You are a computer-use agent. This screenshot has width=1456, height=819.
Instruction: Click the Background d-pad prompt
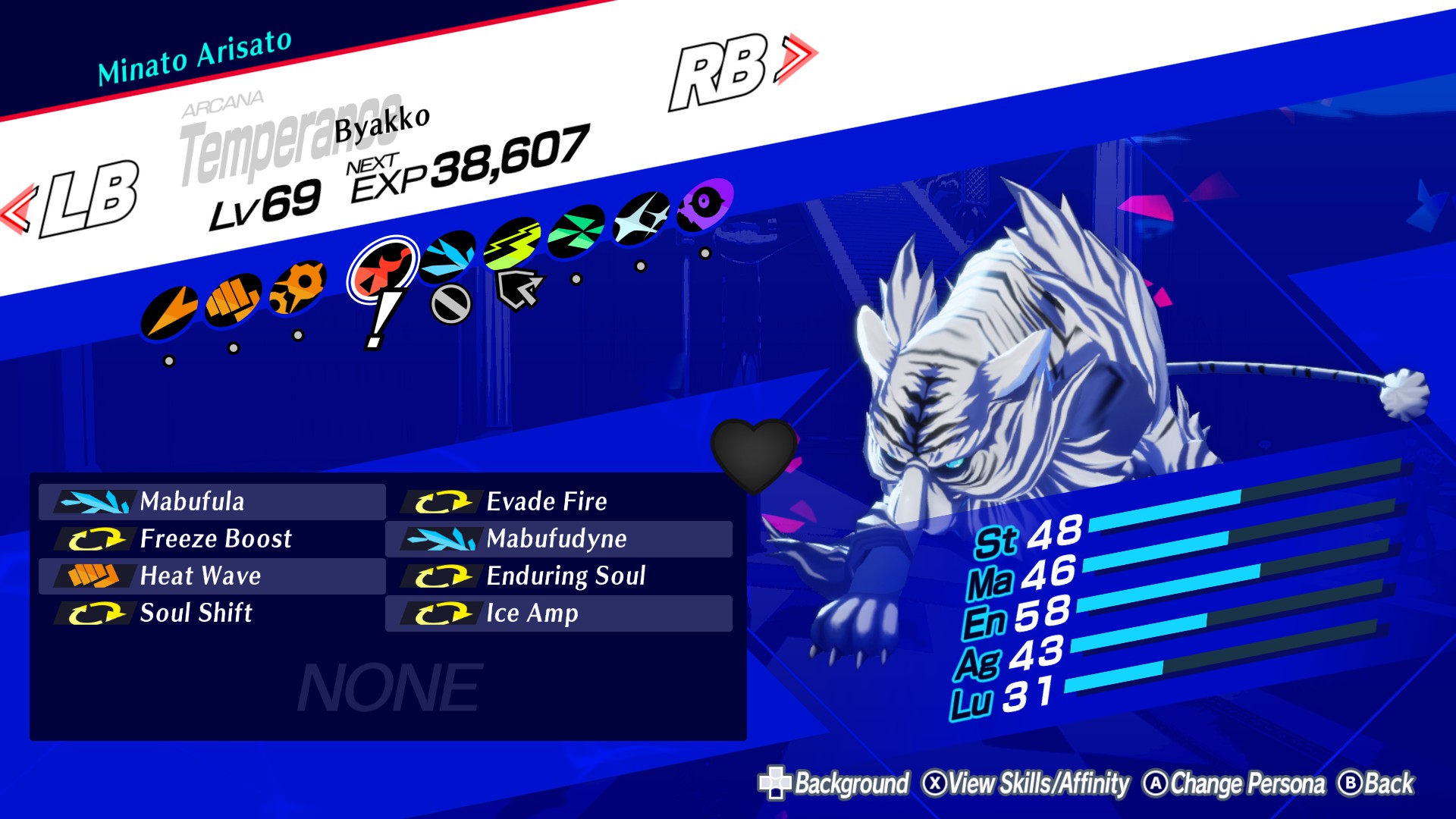tap(838, 784)
